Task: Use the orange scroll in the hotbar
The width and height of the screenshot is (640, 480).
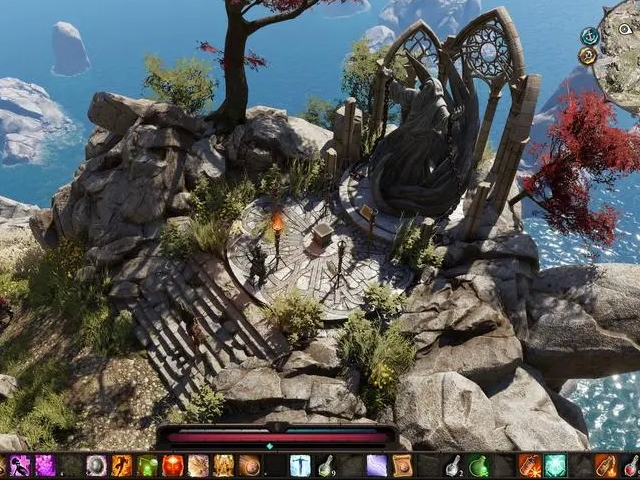Action: point(402,465)
